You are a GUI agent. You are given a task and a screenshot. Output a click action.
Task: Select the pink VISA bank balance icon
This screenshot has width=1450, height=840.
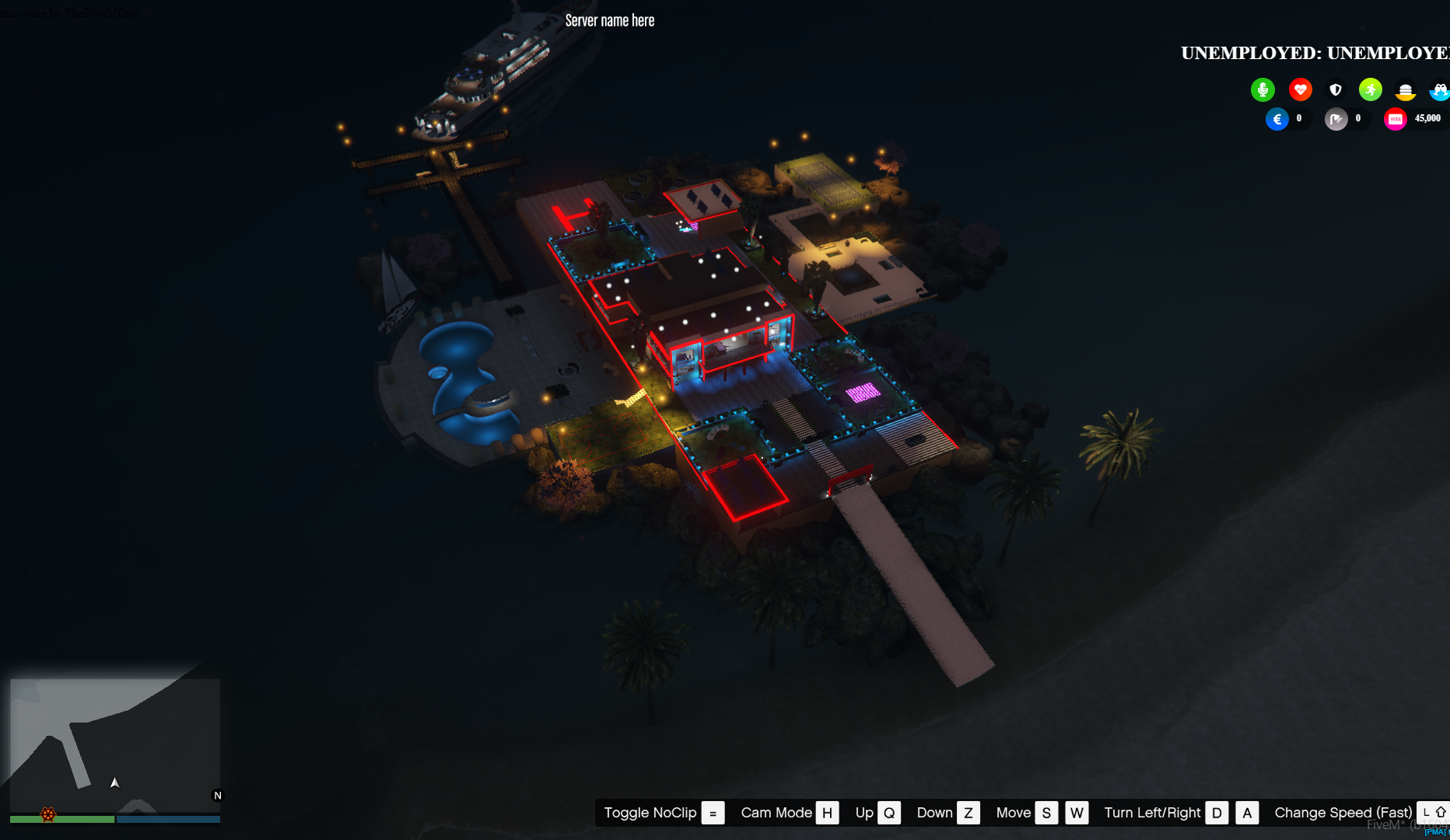pos(1396,118)
